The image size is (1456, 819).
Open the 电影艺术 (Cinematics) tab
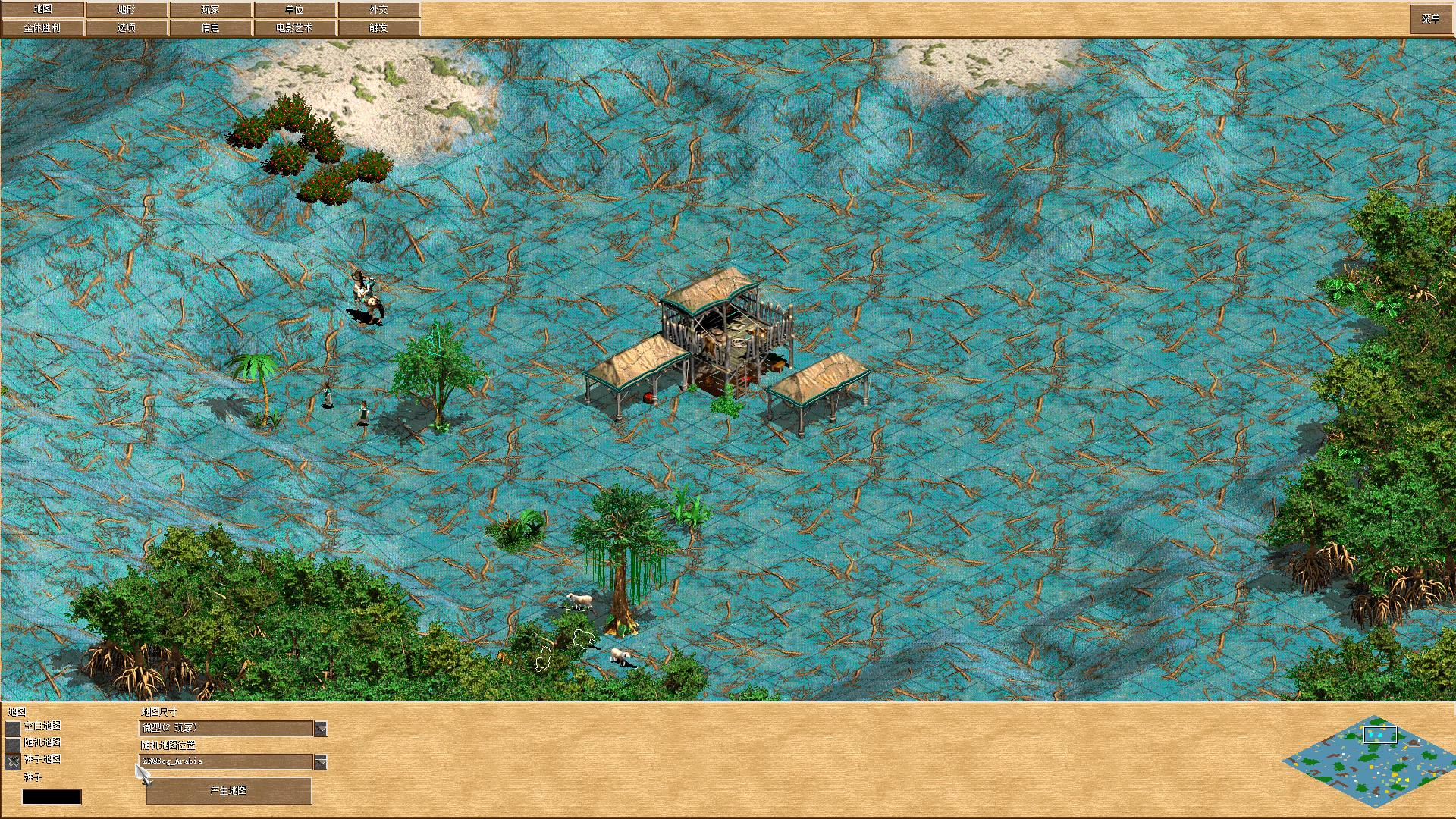click(x=295, y=27)
